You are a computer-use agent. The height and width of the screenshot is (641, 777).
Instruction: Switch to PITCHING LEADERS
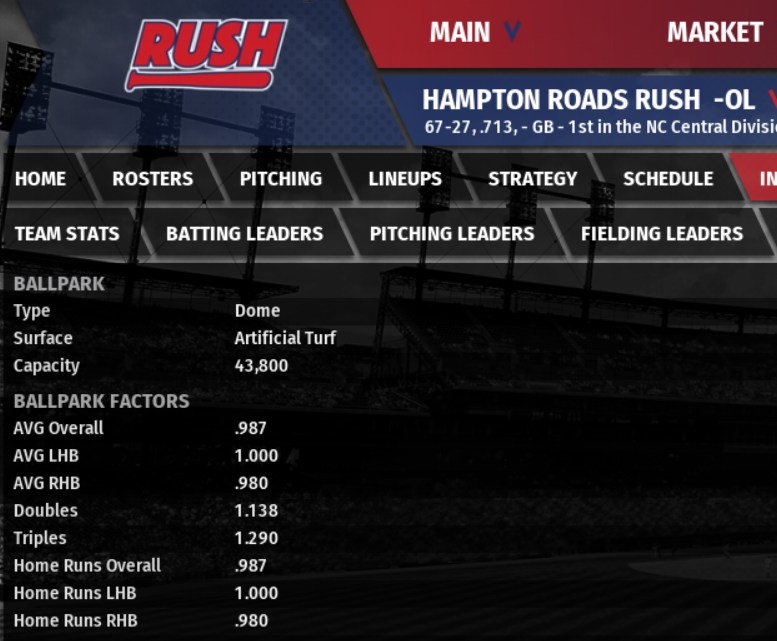(x=452, y=234)
